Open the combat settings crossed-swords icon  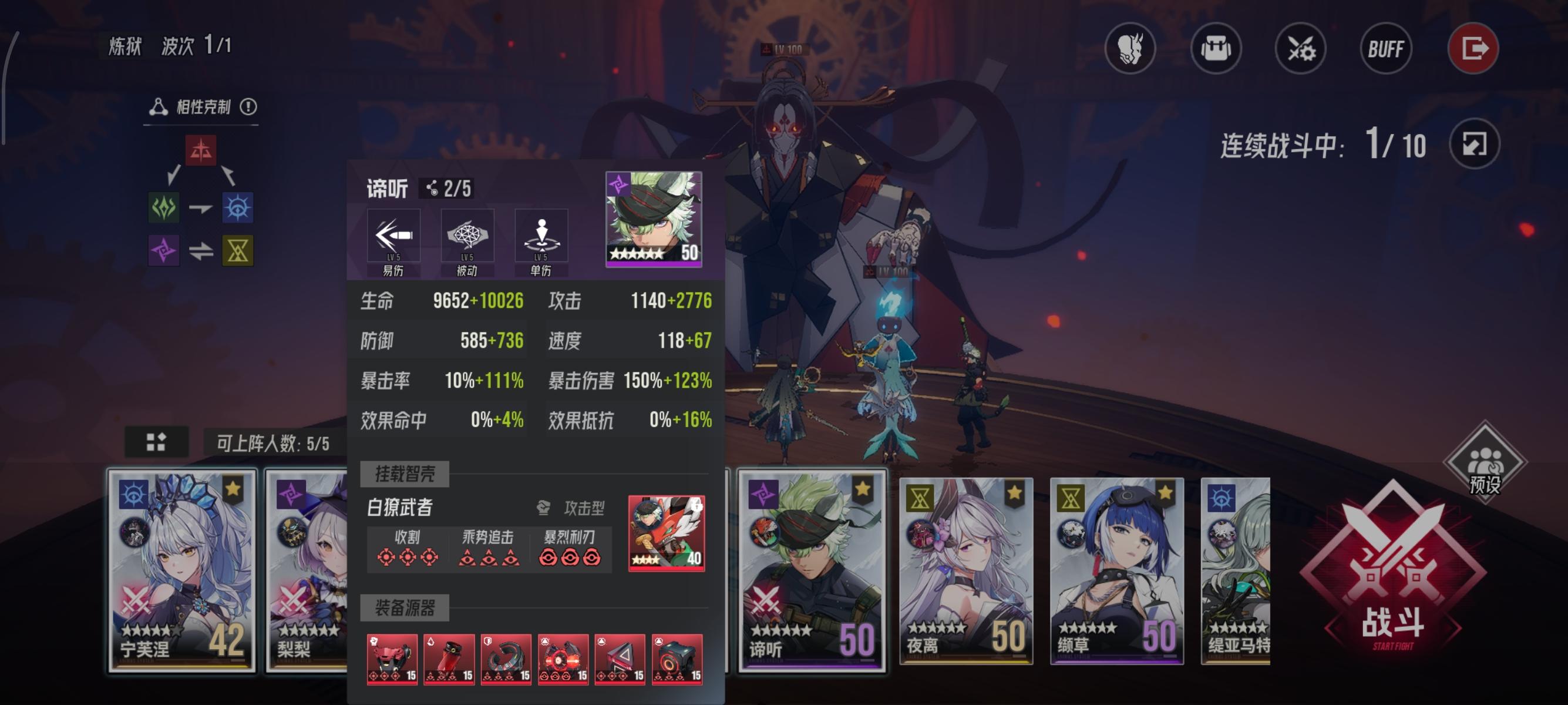pos(1301,50)
